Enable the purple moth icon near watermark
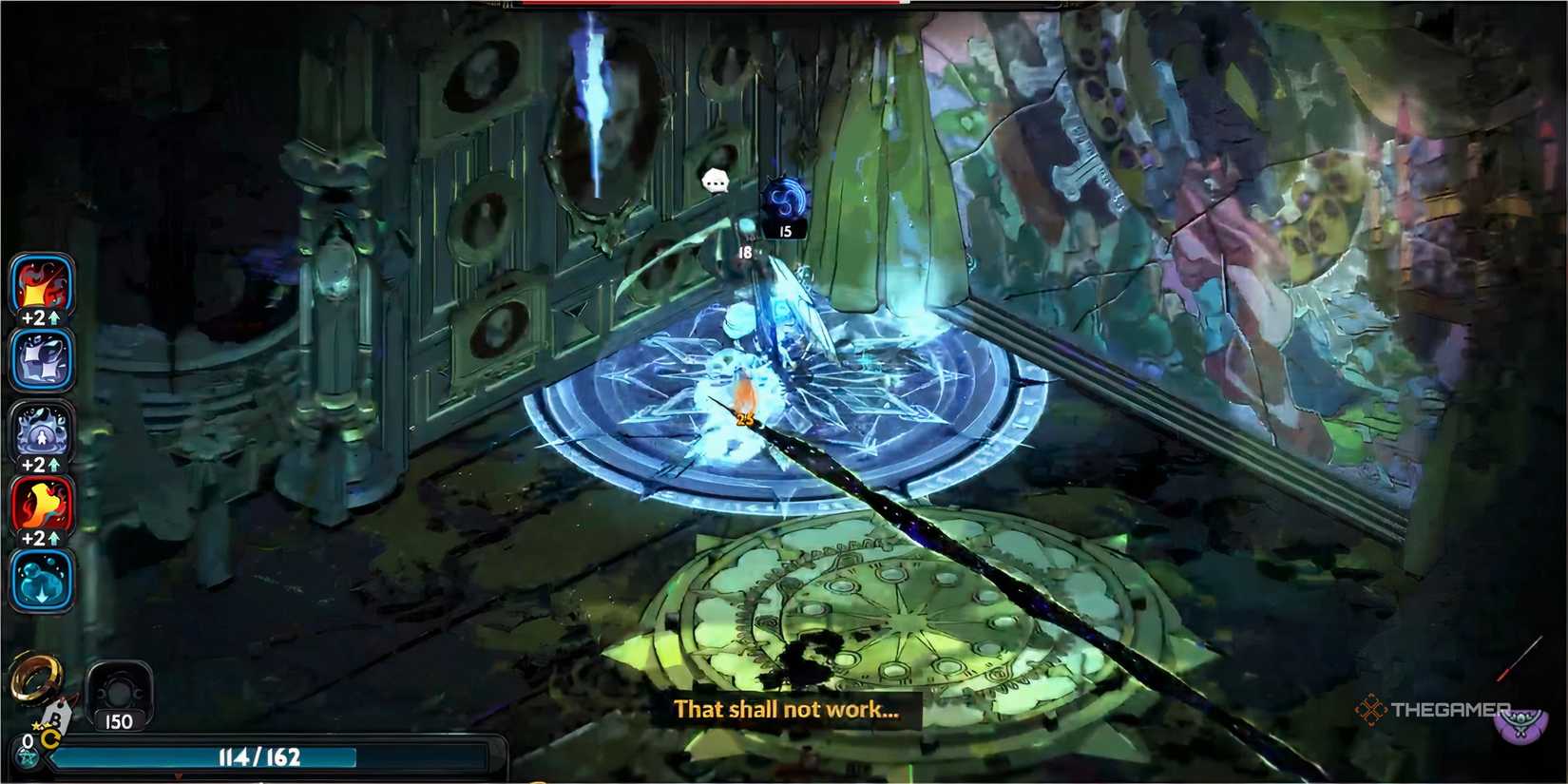 coord(1520,724)
